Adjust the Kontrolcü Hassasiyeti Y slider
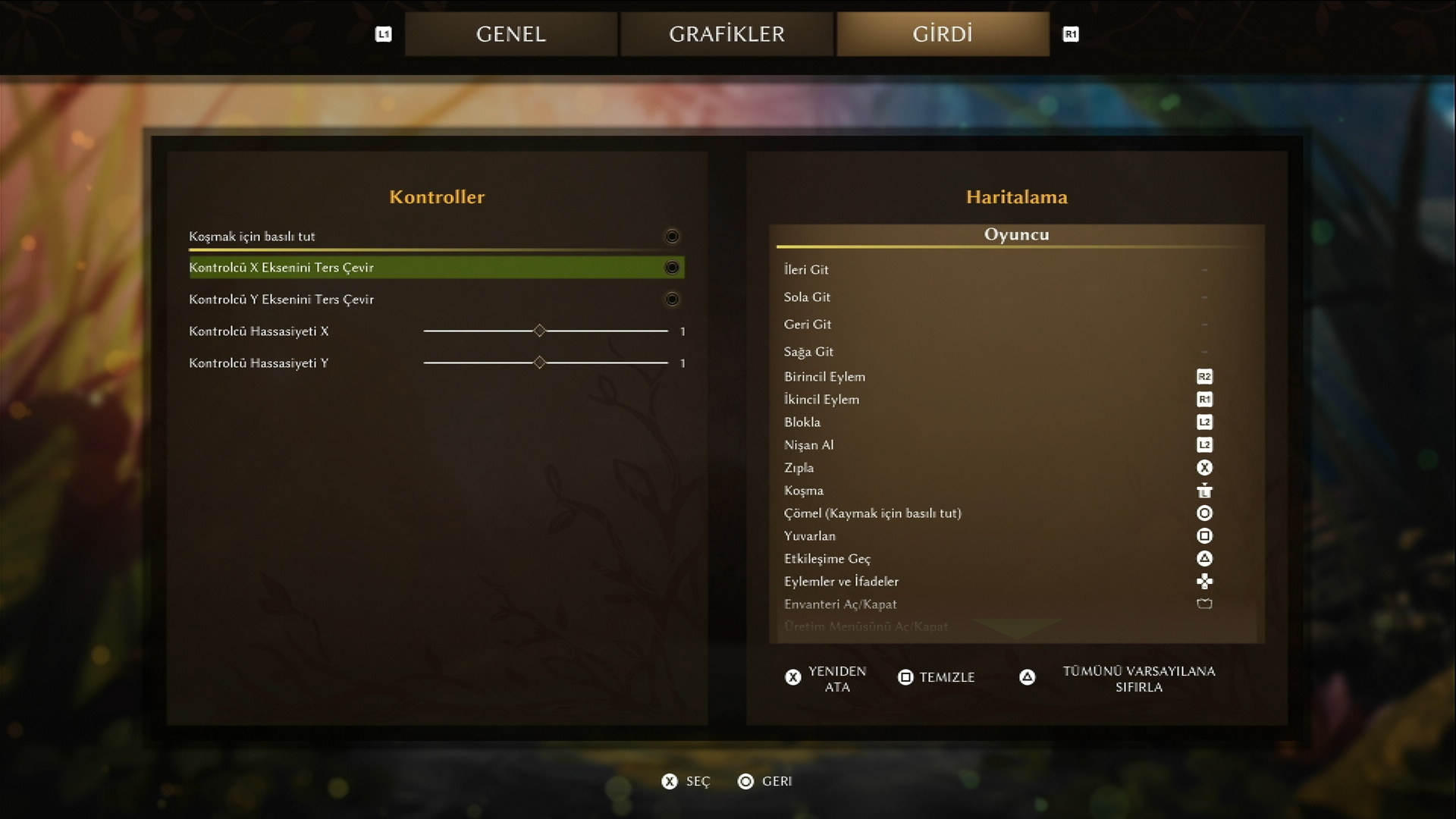The width and height of the screenshot is (1456, 819). (539, 363)
